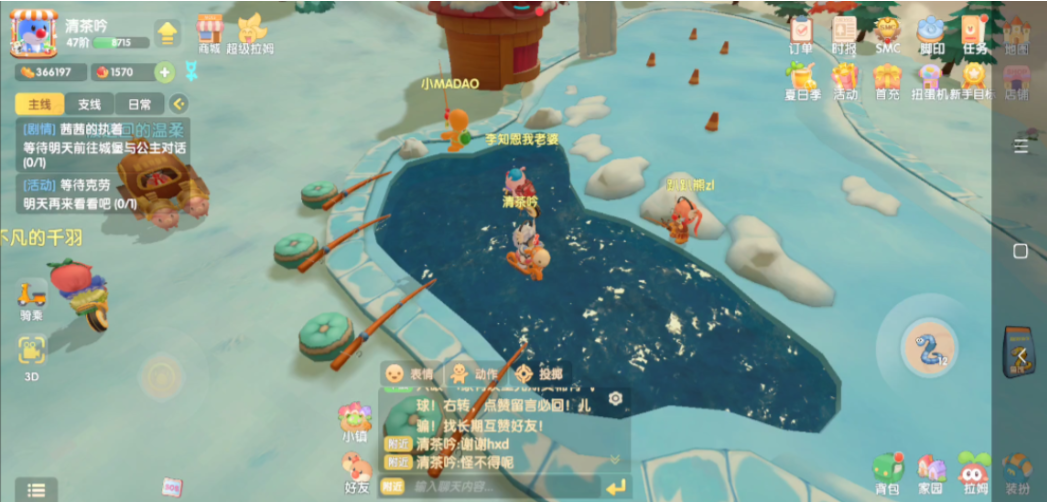1047x503 pixels.
Task: Collapse the quest tracker panel arrow
Action: click(x=178, y=103)
